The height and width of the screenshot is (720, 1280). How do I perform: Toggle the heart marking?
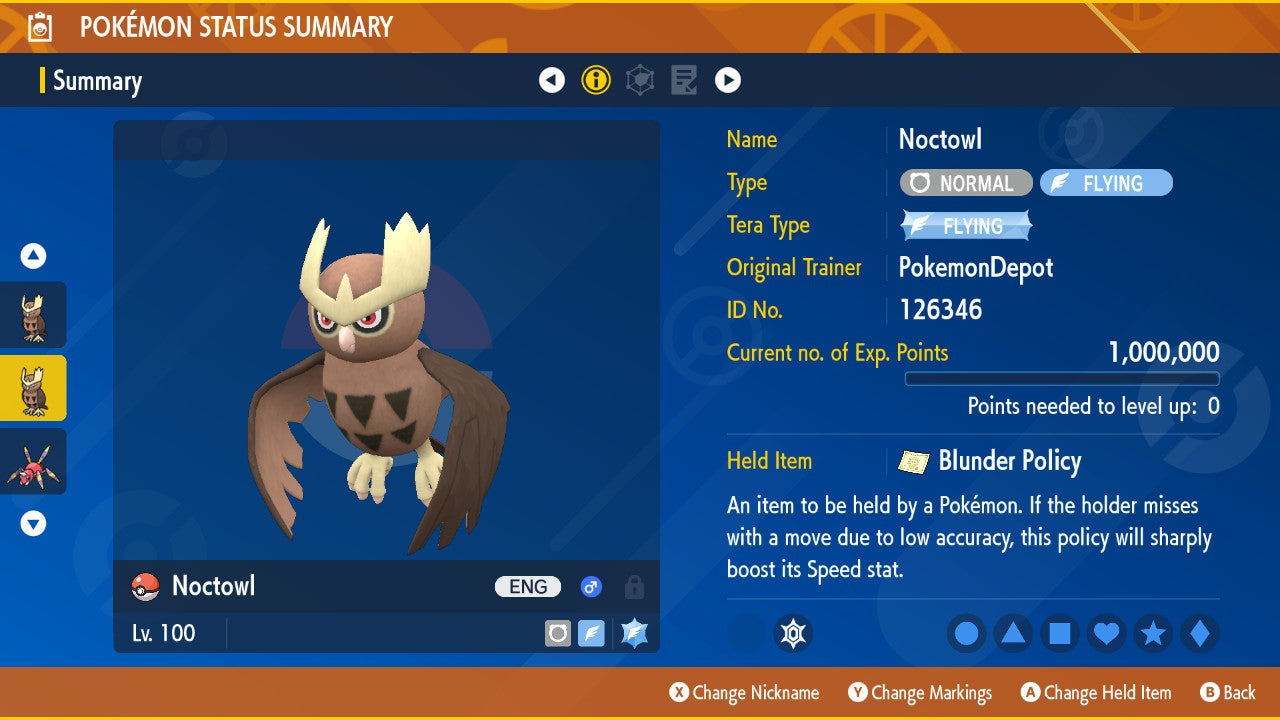point(1107,633)
